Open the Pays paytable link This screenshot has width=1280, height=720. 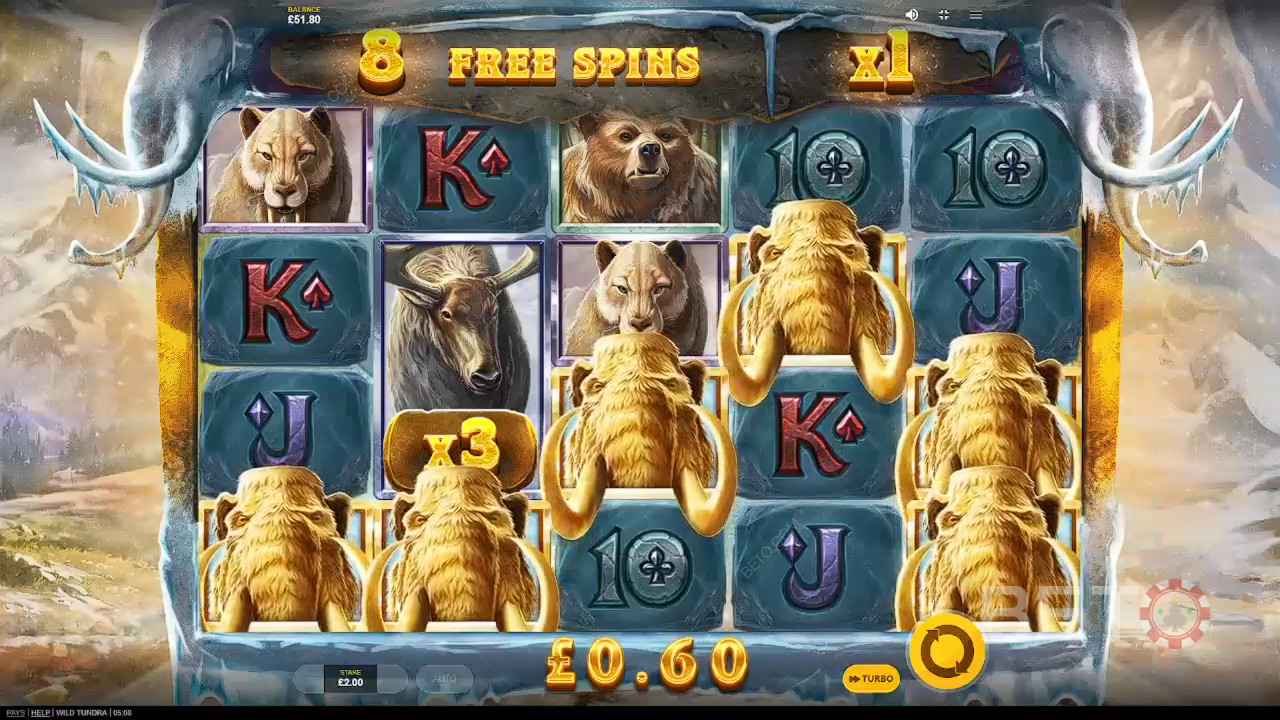pyautogui.click(x=12, y=713)
